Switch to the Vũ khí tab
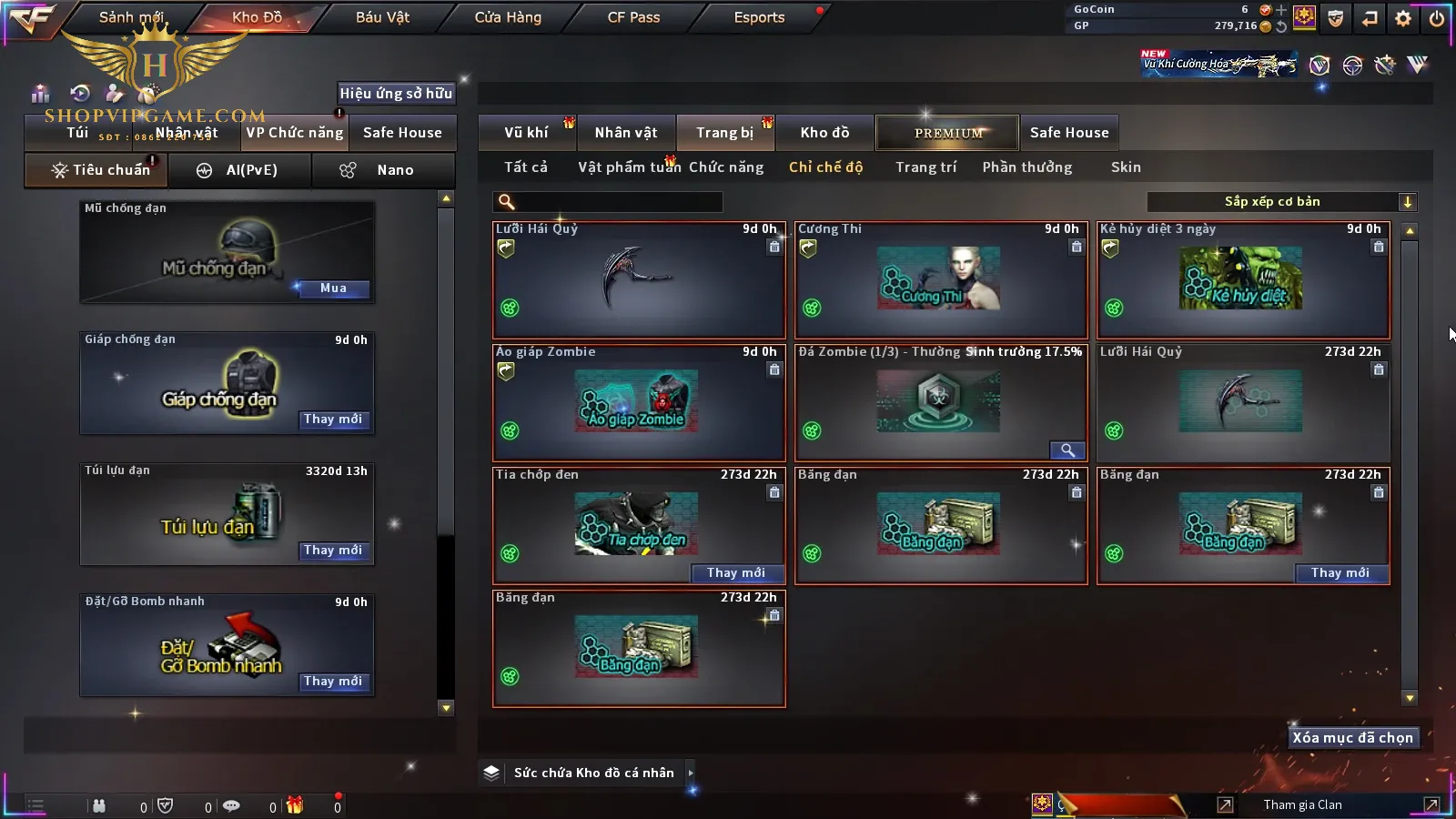This screenshot has width=1456, height=819. [526, 133]
